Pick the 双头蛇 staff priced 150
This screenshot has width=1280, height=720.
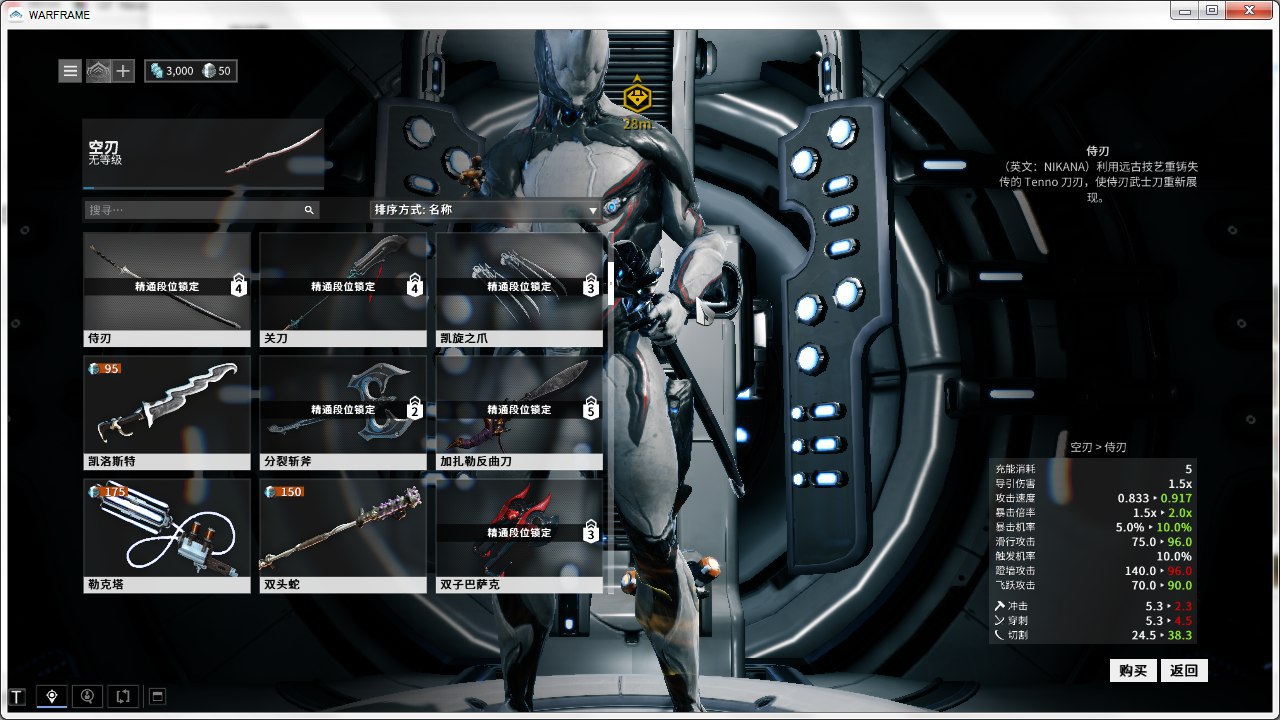(x=343, y=536)
